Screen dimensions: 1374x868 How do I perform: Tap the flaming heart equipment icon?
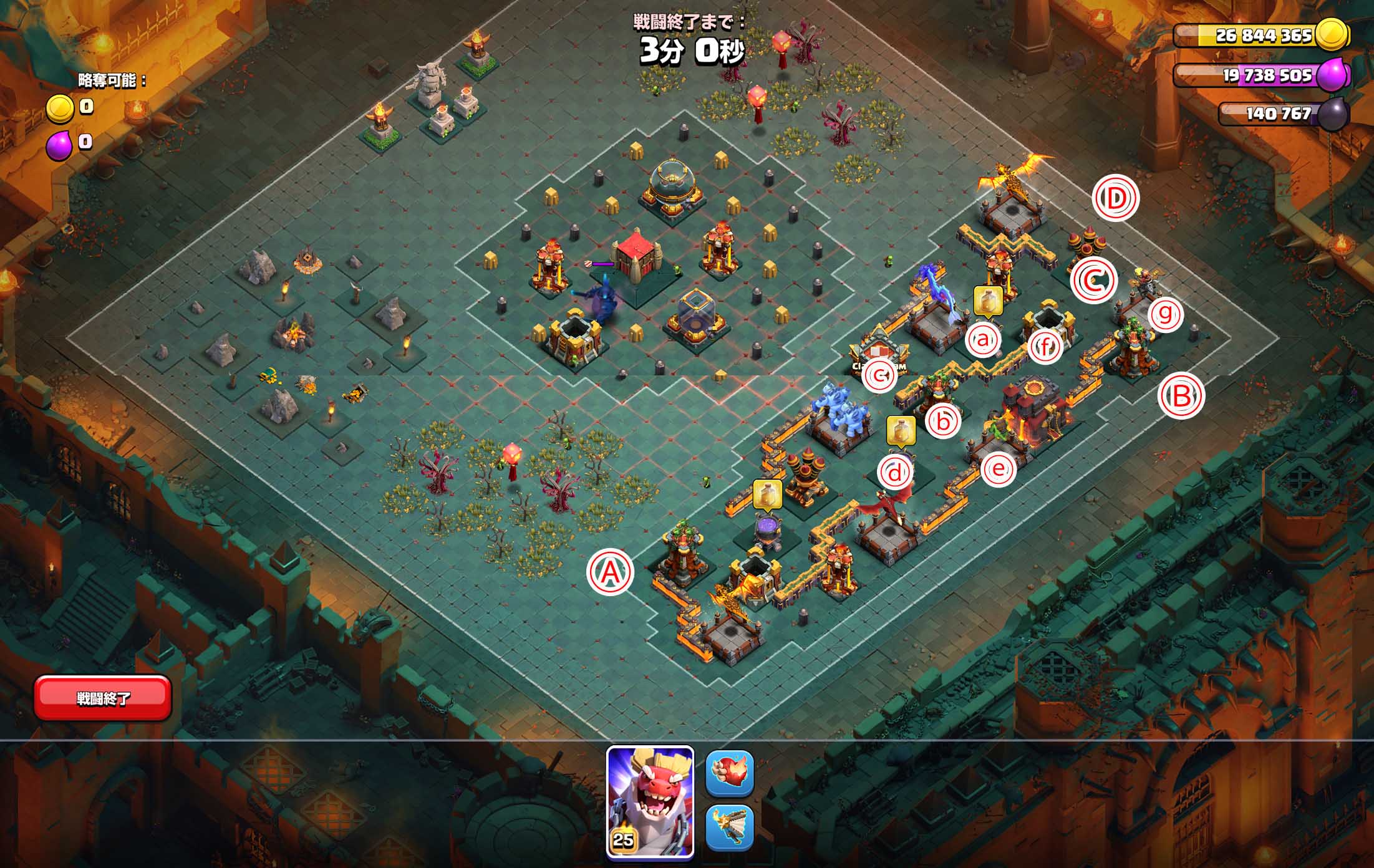730,773
